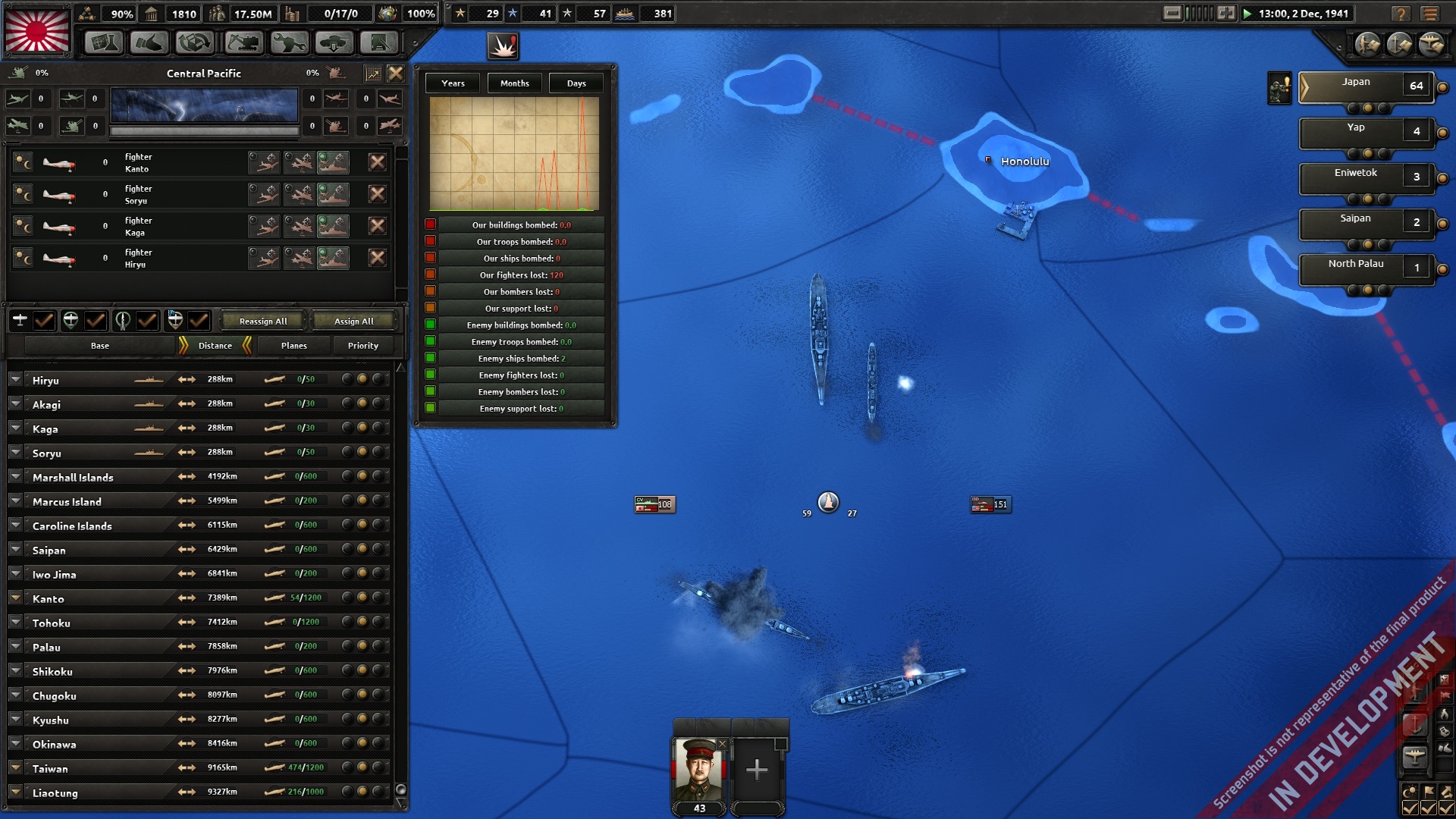This screenshot has width=1456, height=819.
Task: Expand the Hiryu carrier base row
Action: coord(15,380)
